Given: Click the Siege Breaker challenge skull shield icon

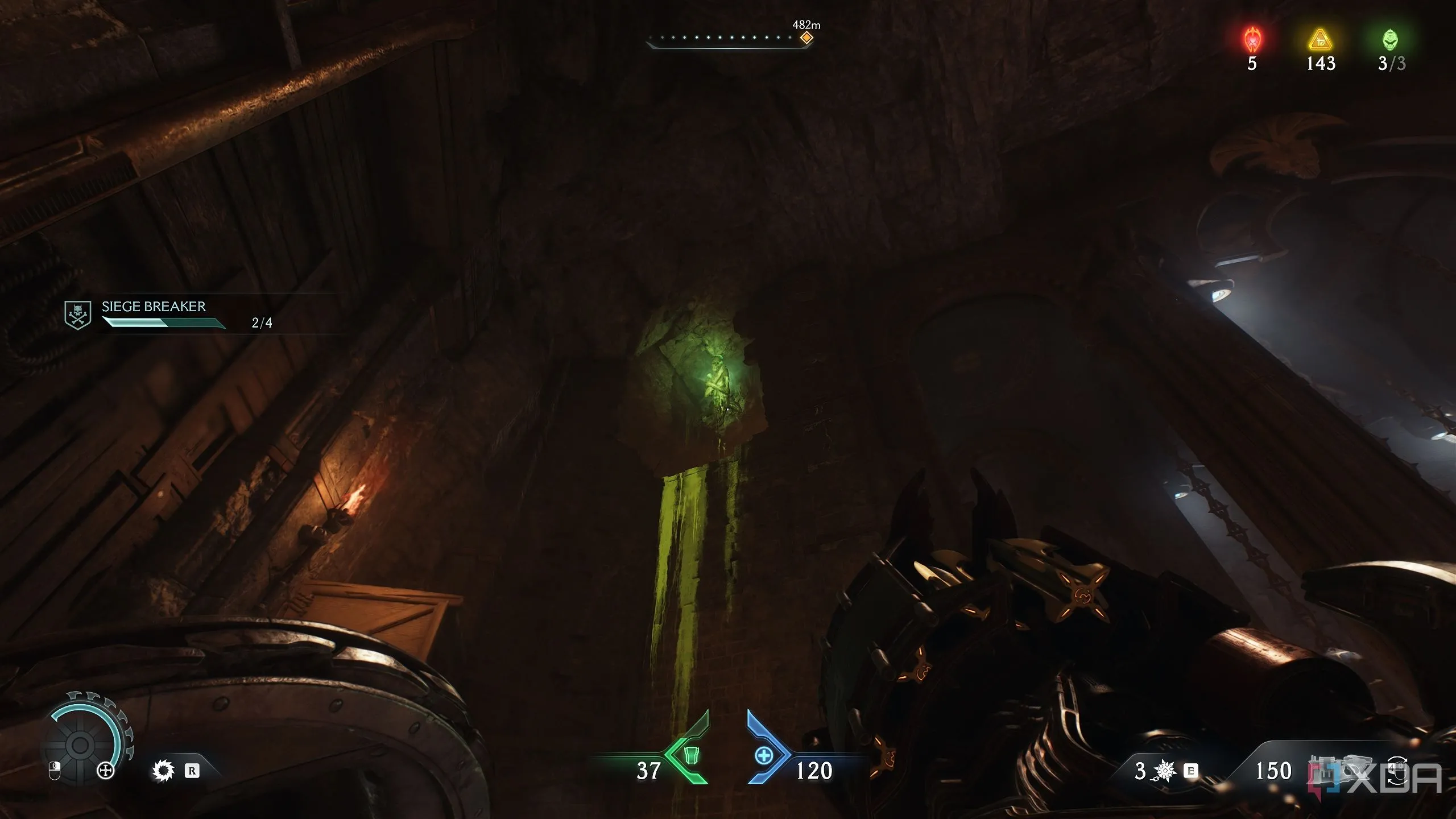Looking at the screenshot, I should 78,315.
